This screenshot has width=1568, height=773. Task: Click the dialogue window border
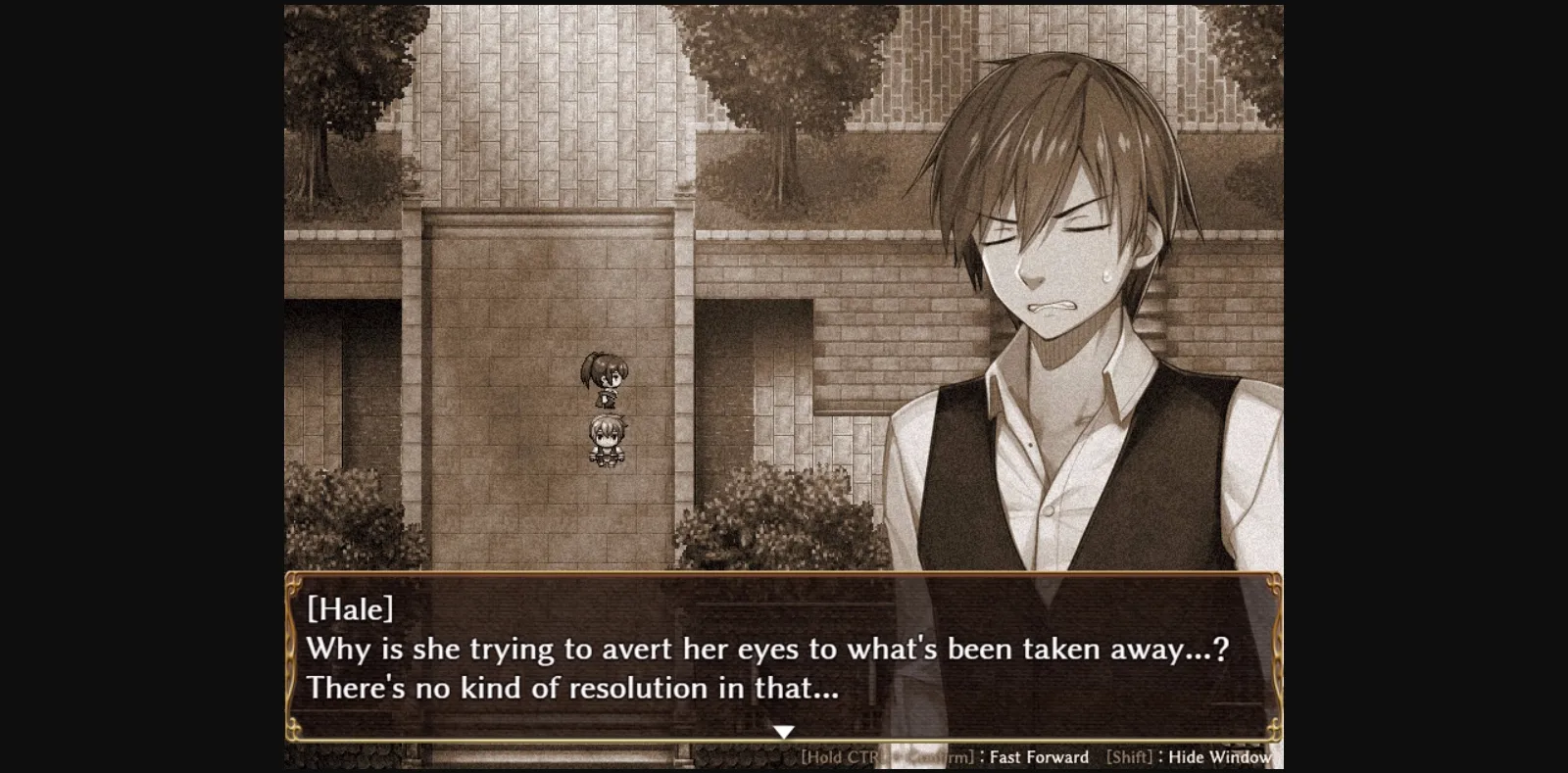click(x=784, y=574)
